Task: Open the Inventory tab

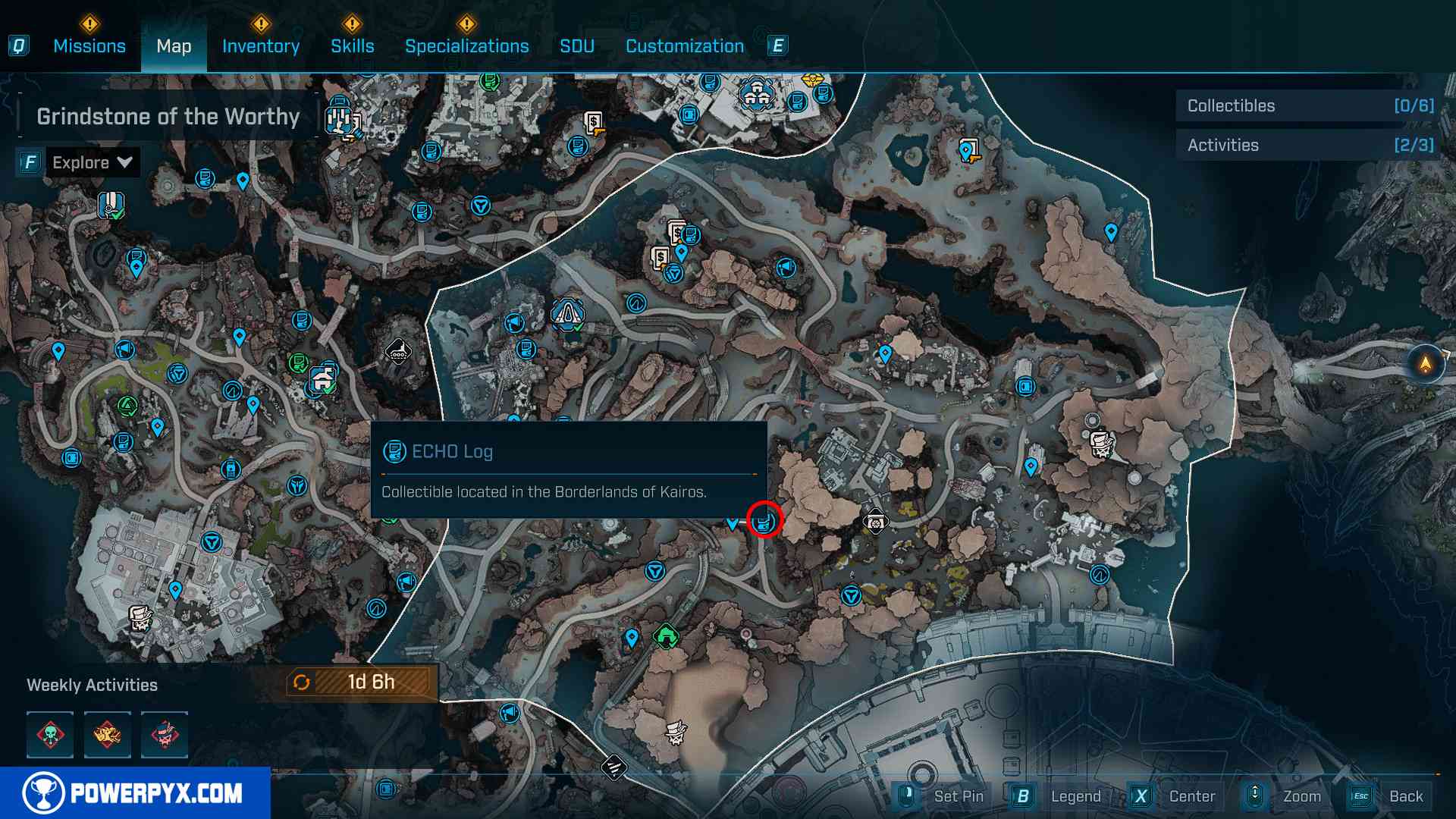Action: [261, 46]
